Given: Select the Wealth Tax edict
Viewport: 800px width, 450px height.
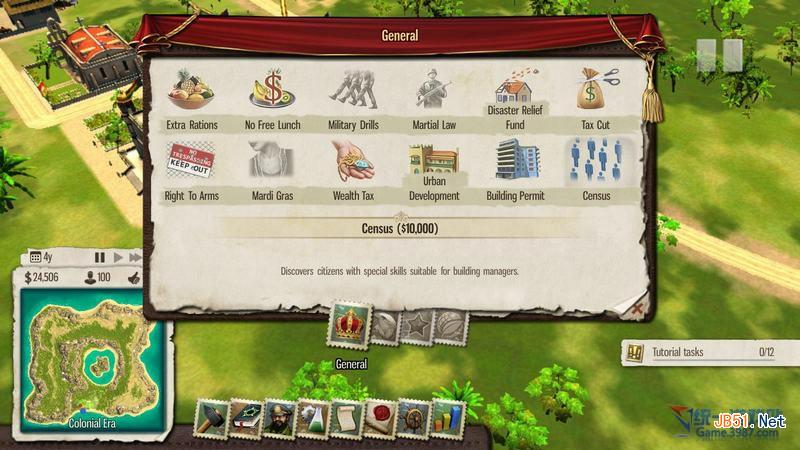Looking at the screenshot, I should [353, 161].
